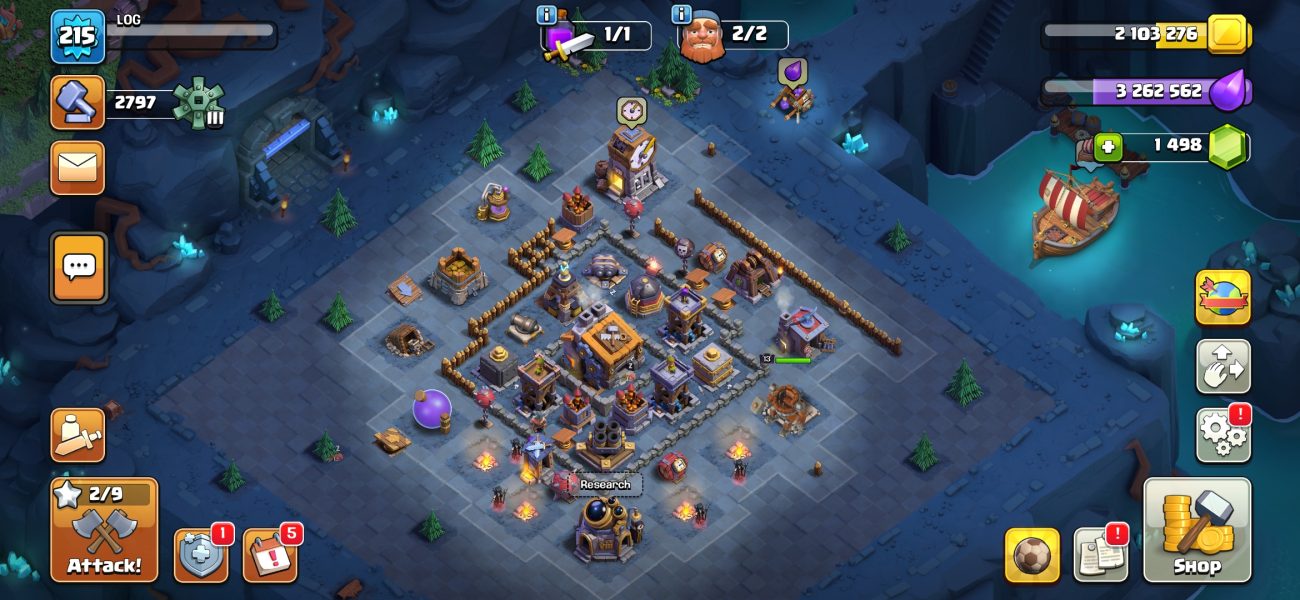Image resolution: width=1300 pixels, height=600 pixels.
Task: Click the Research label on the laboratory
Action: (606, 485)
